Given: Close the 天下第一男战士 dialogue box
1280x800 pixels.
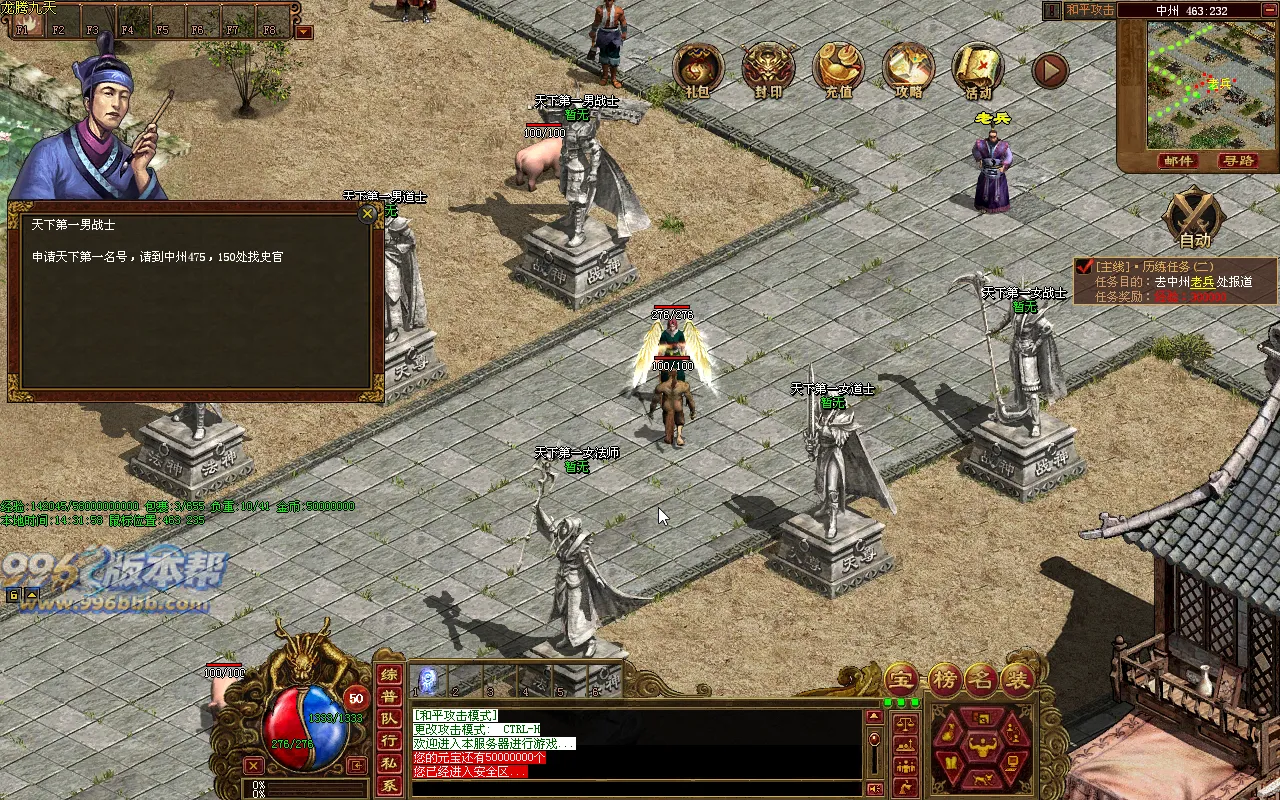Looking at the screenshot, I should click(368, 213).
